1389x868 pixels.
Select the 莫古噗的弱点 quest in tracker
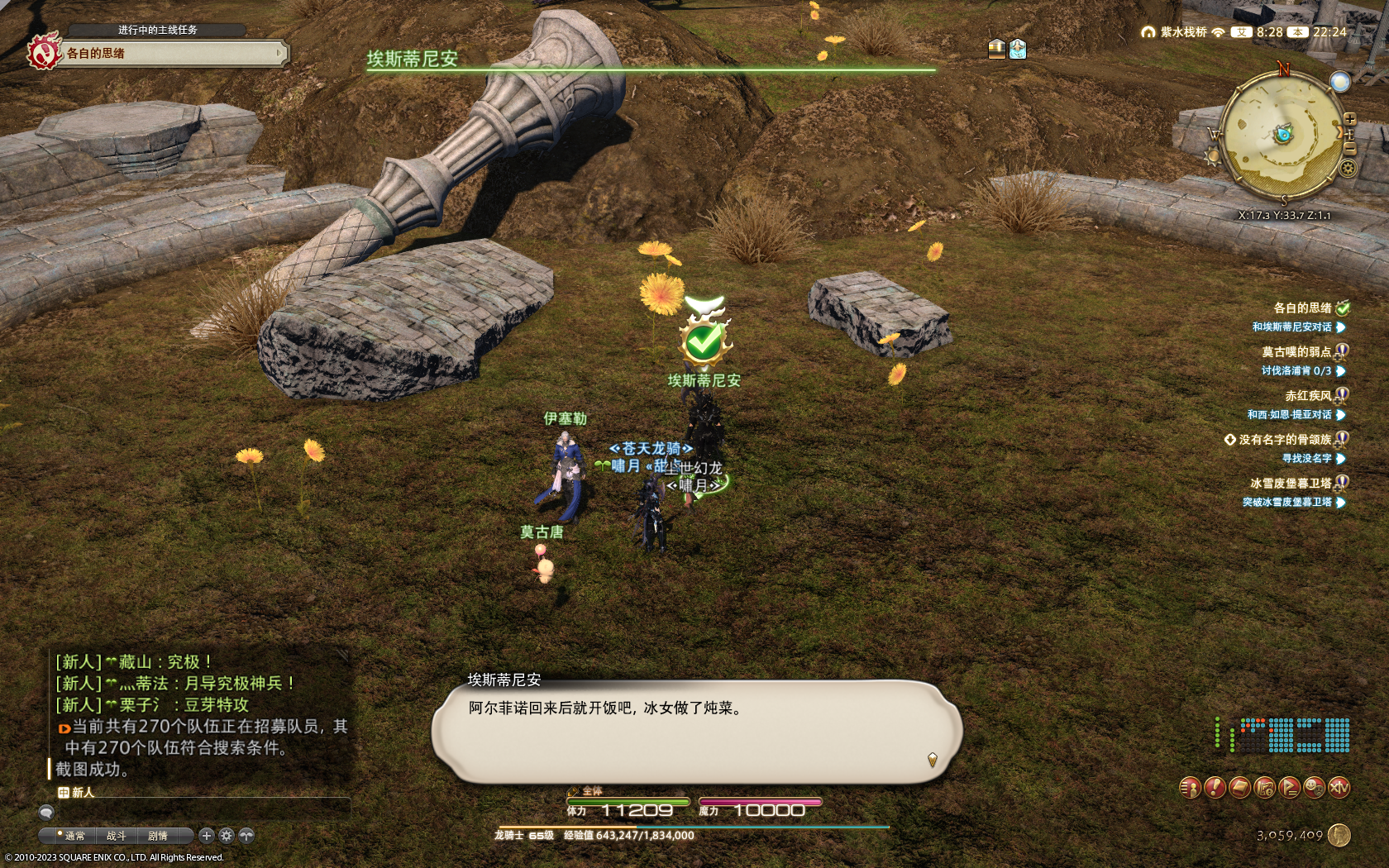pyautogui.click(x=1296, y=352)
